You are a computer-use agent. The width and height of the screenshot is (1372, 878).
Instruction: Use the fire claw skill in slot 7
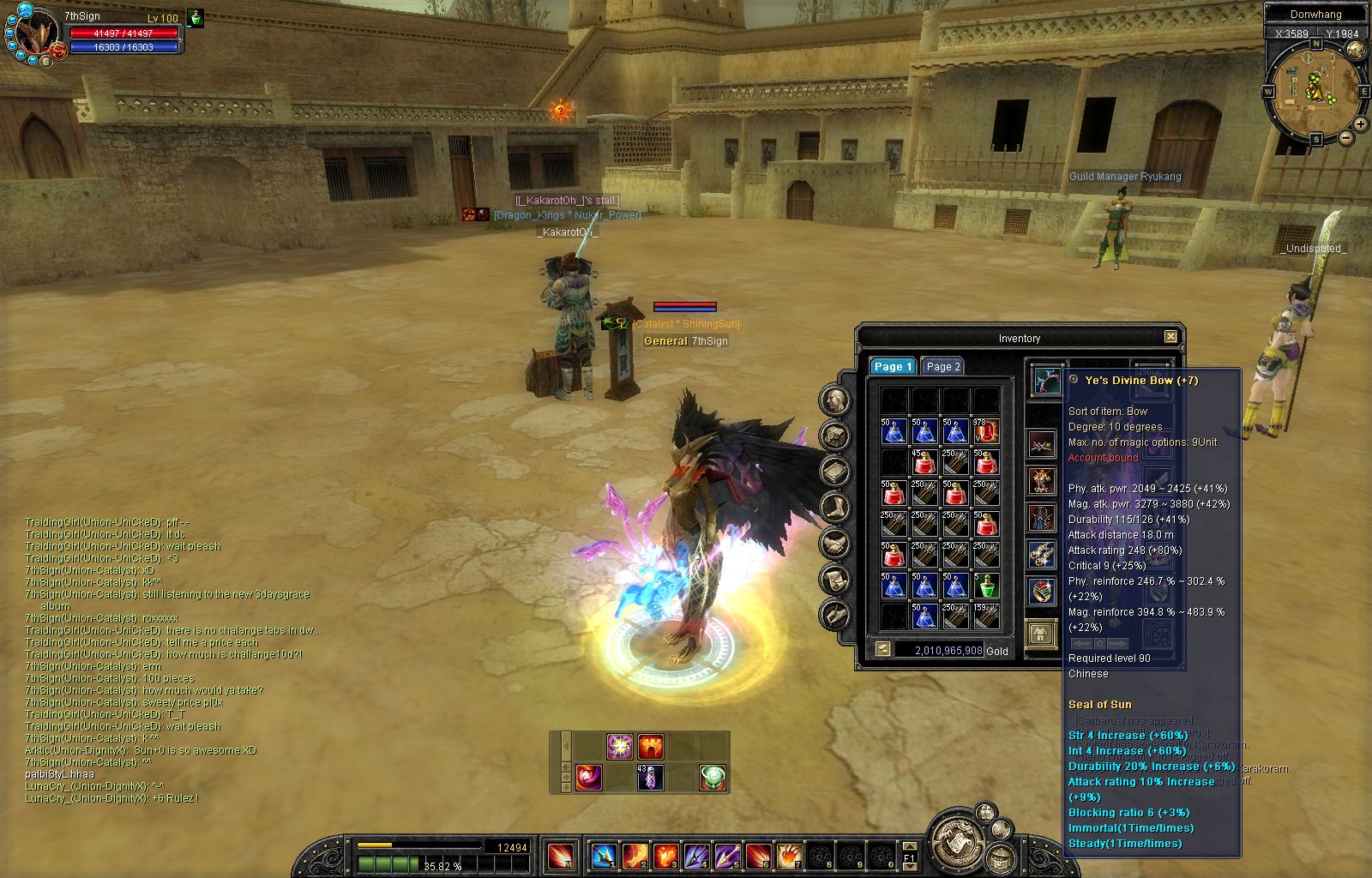789,856
